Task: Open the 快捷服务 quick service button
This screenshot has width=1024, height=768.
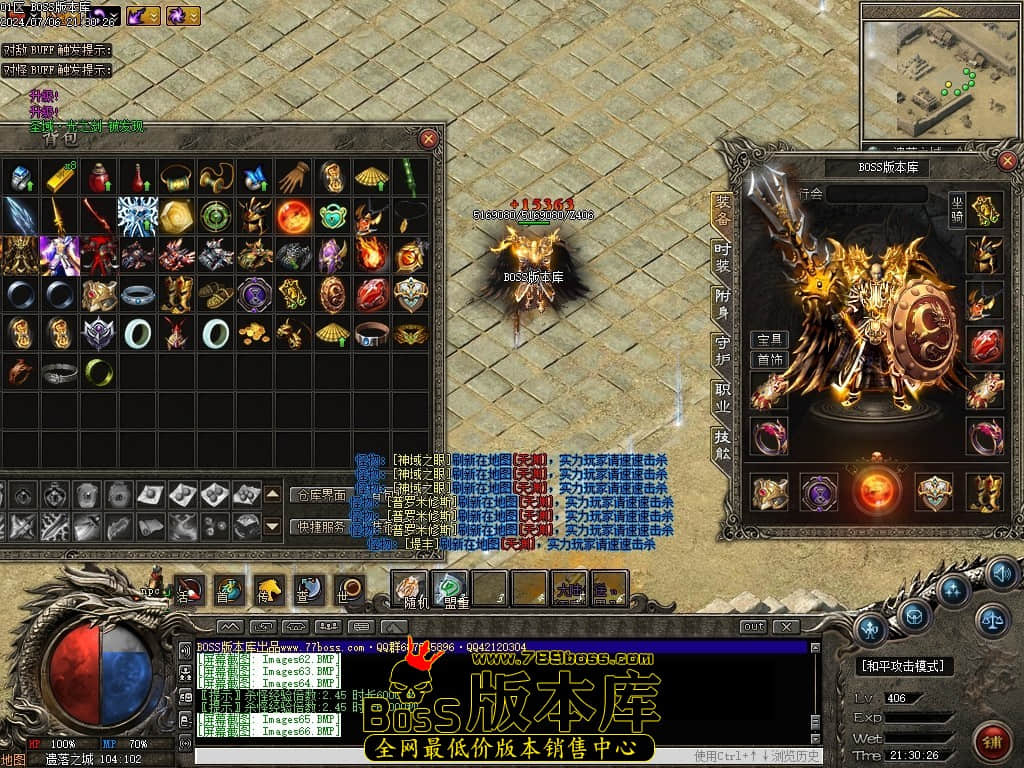Action: pos(319,526)
